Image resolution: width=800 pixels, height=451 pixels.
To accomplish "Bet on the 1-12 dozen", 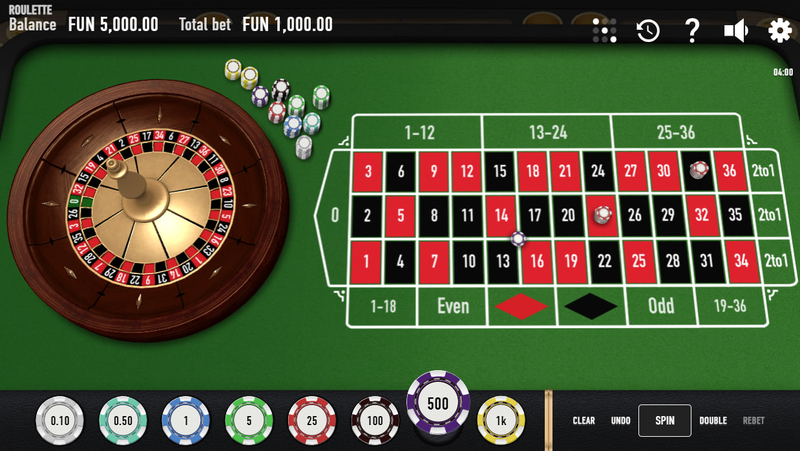I will [x=419, y=132].
